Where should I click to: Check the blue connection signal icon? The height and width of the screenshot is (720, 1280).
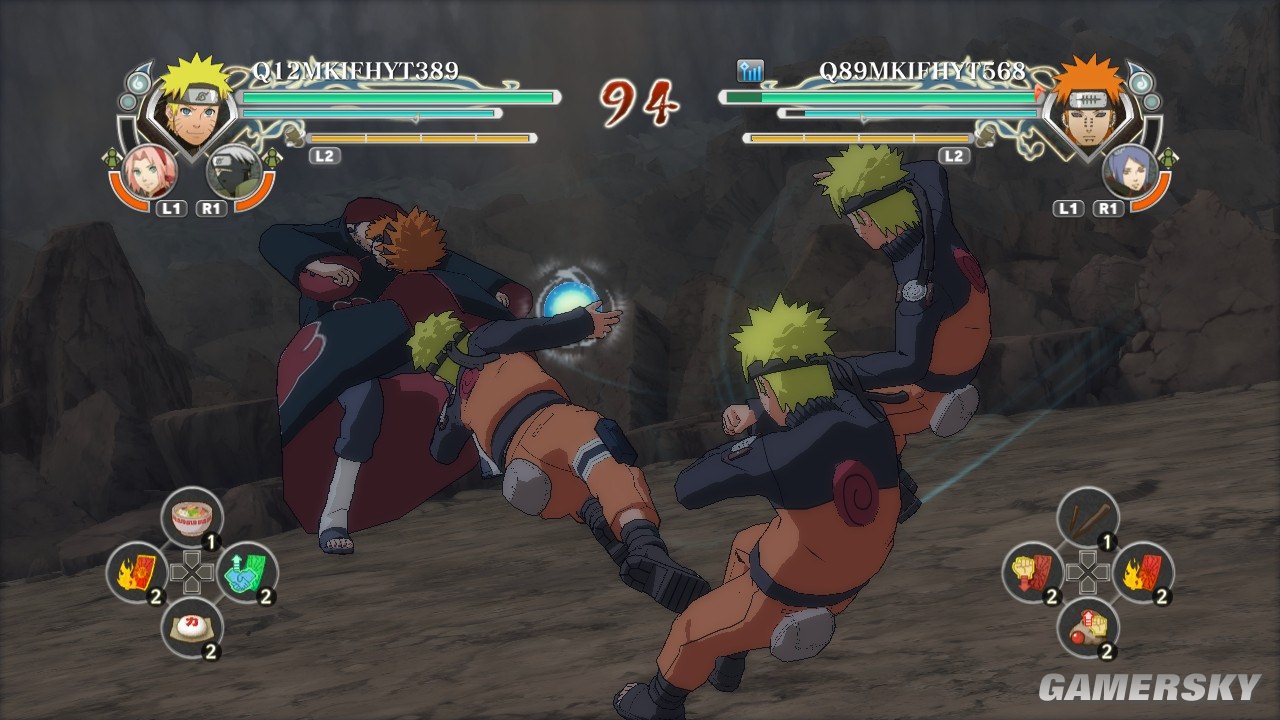coord(750,71)
